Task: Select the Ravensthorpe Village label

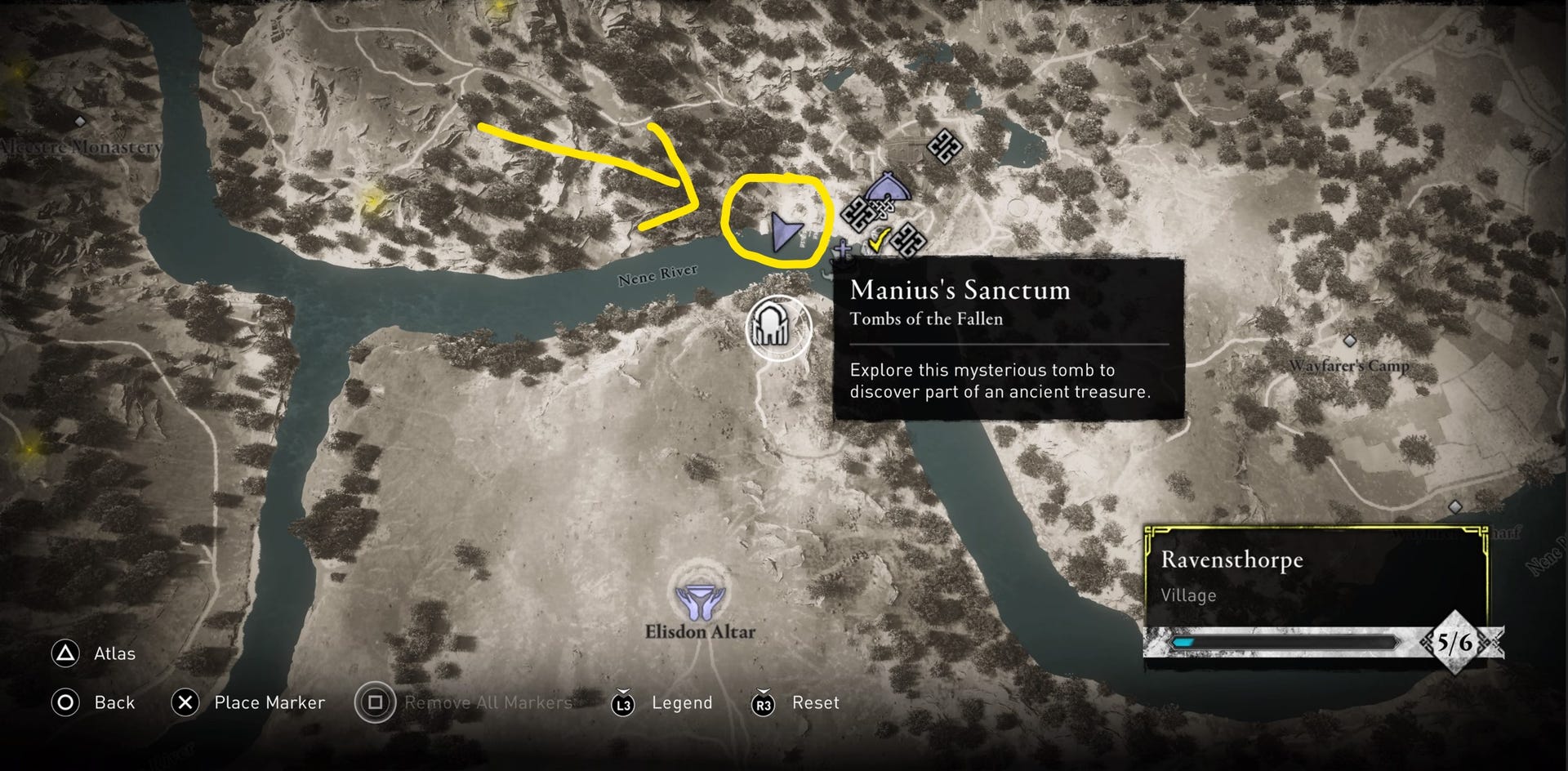Action: point(1189,595)
